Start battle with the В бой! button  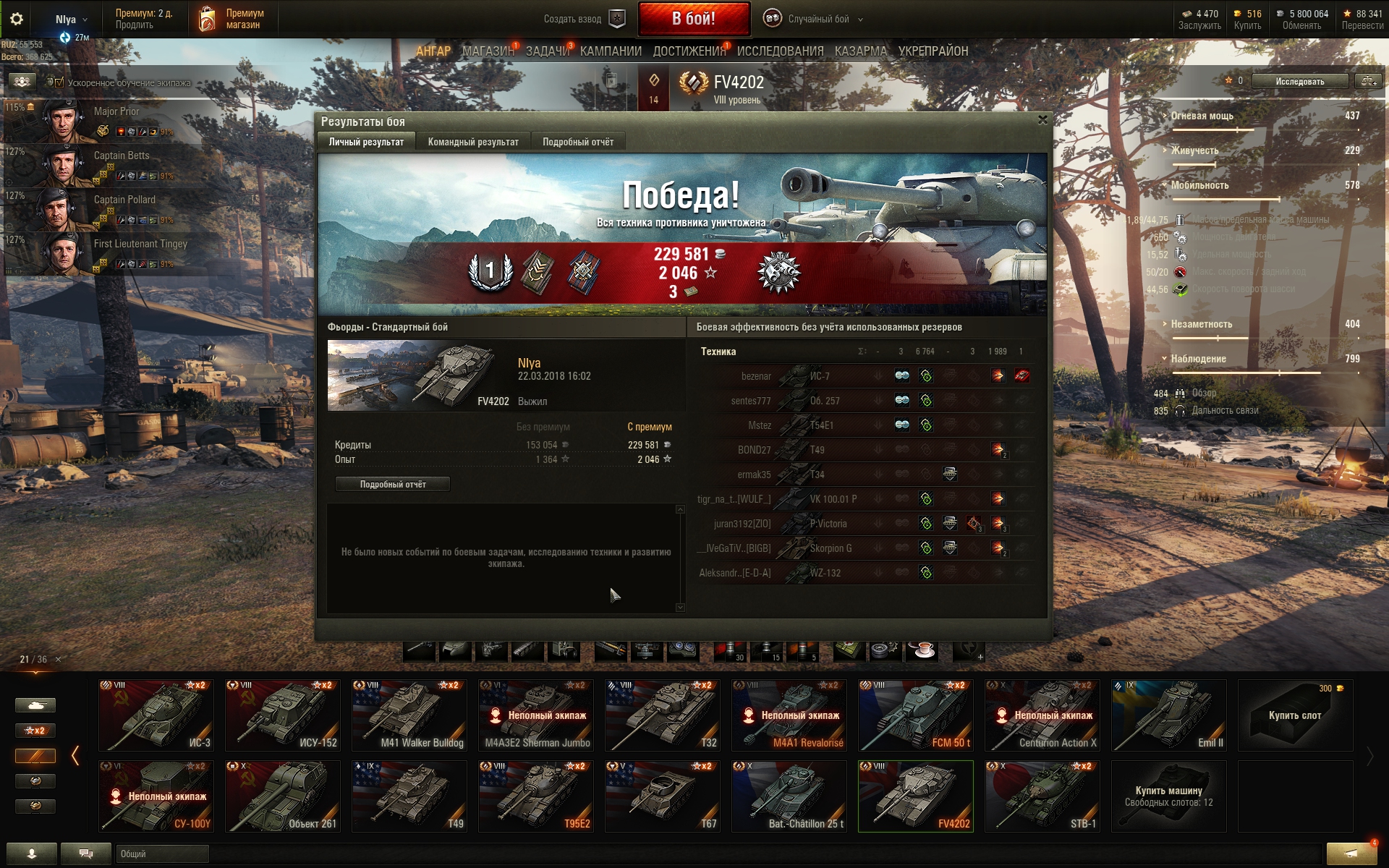[x=694, y=19]
